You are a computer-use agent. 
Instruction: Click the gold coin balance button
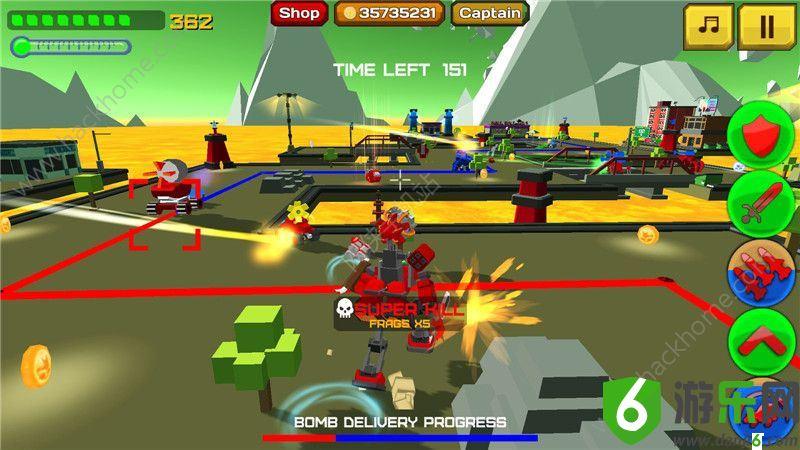[x=389, y=13]
